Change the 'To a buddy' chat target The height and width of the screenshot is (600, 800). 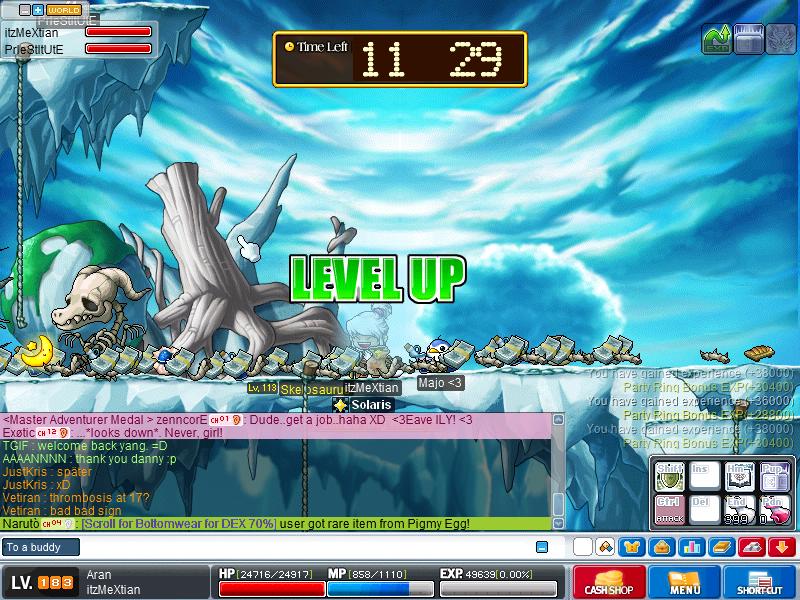(41, 547)
